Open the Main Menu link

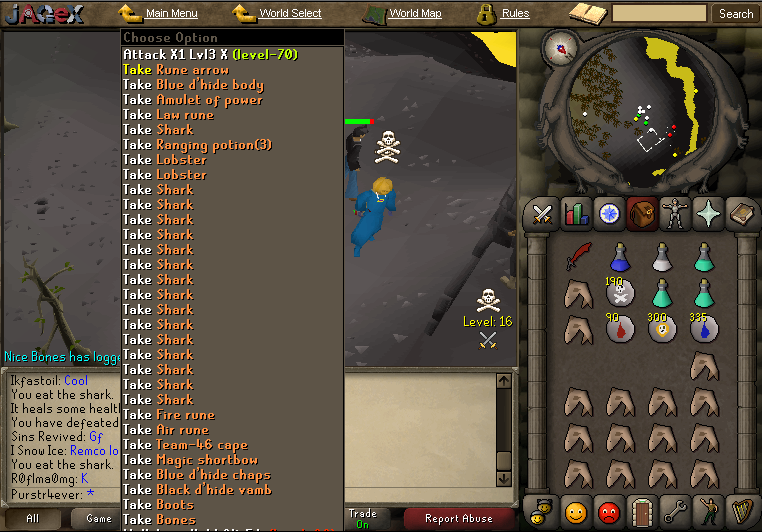coord(170,14)
